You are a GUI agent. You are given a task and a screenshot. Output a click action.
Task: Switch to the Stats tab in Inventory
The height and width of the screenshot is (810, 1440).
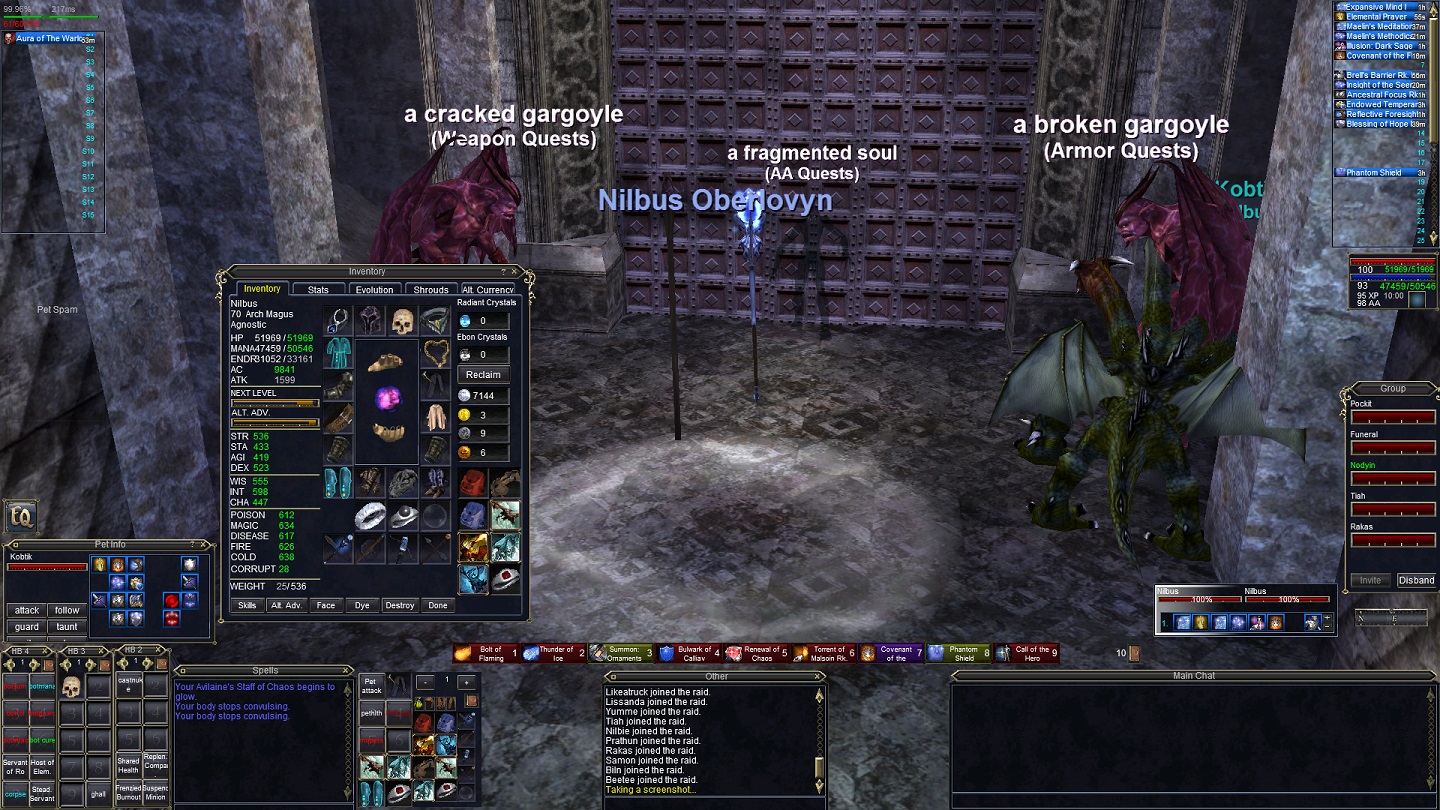[319, 289]
